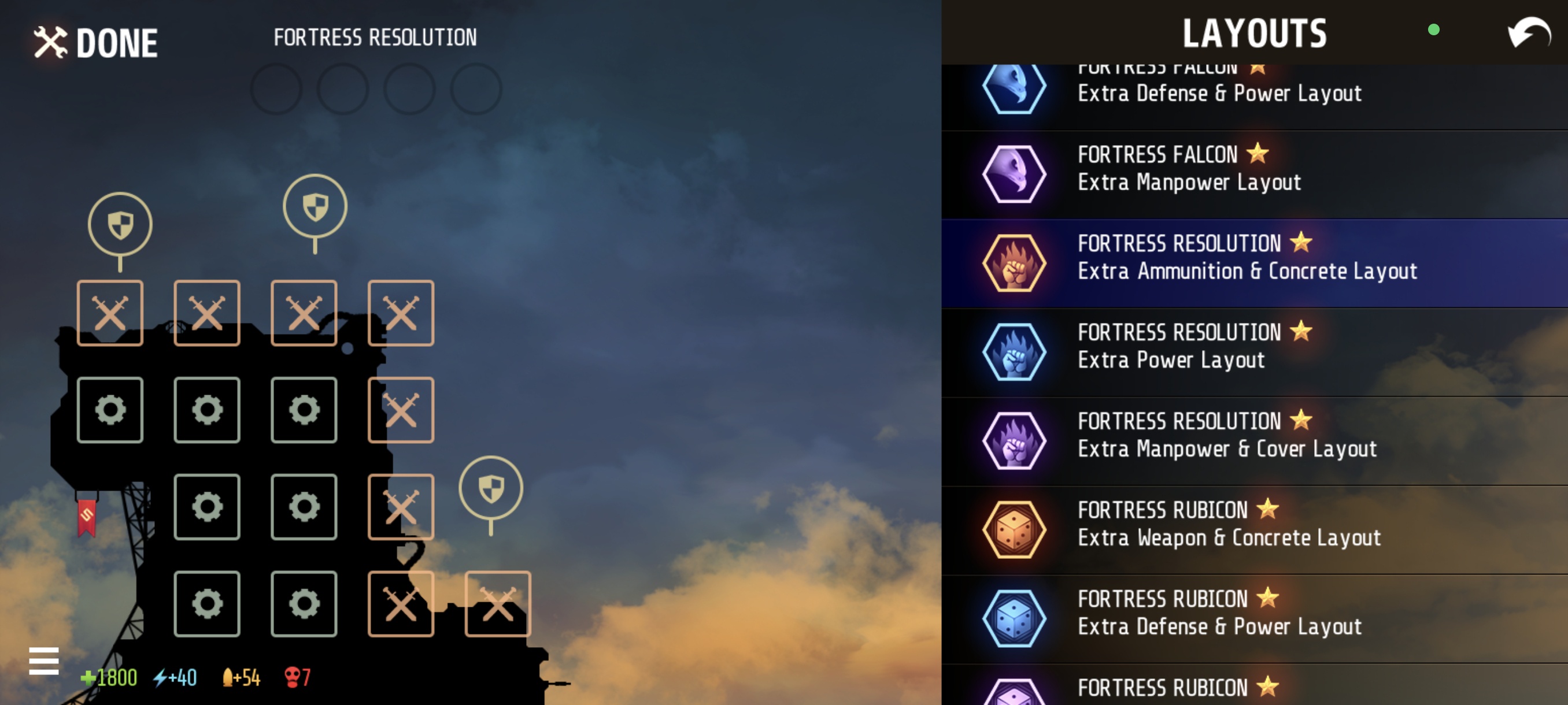Click the DONE button

click(95, 42)
